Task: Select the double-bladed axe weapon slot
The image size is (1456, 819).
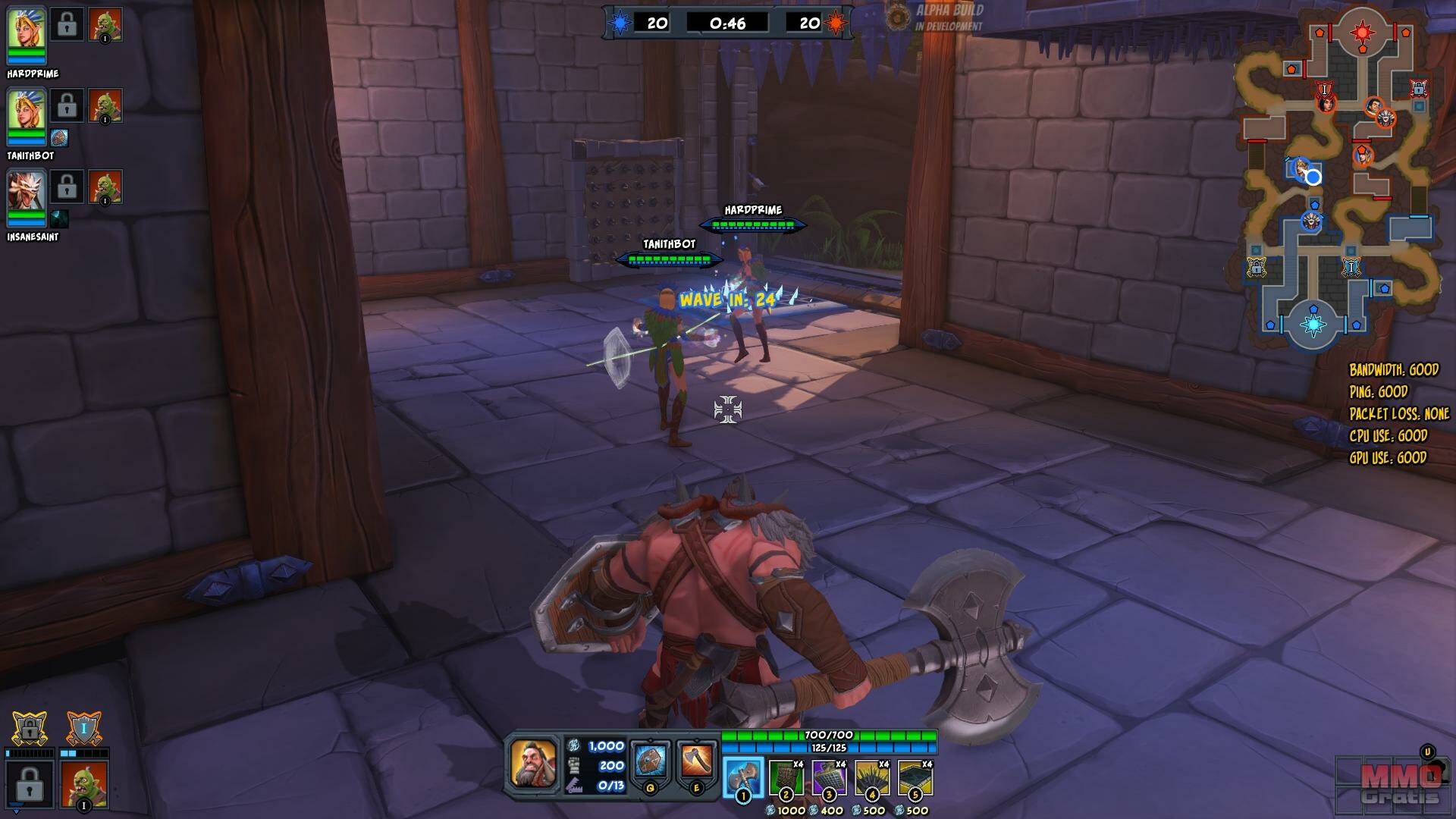Action: 742,778
